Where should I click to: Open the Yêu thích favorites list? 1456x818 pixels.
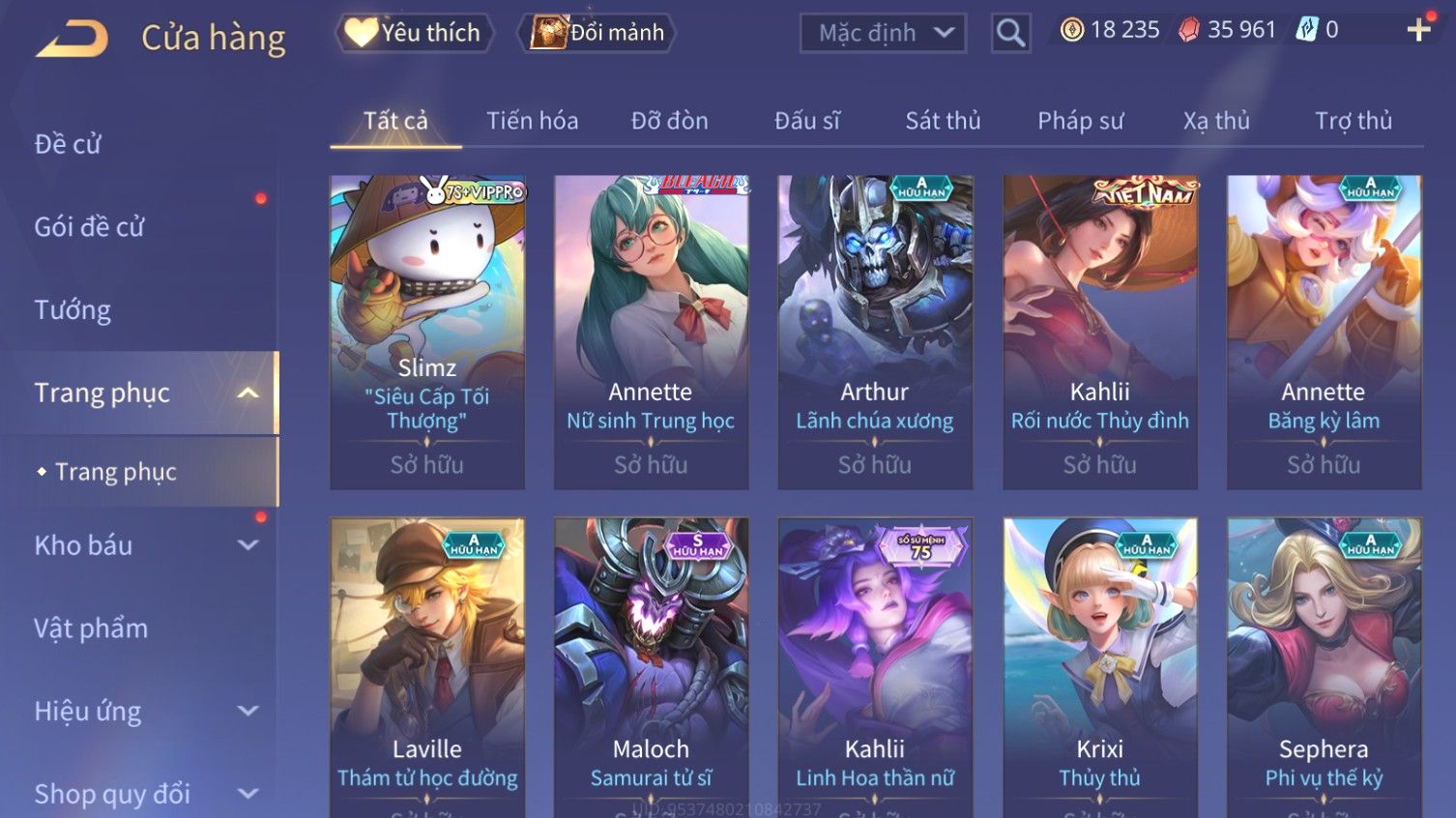point(414,33)
